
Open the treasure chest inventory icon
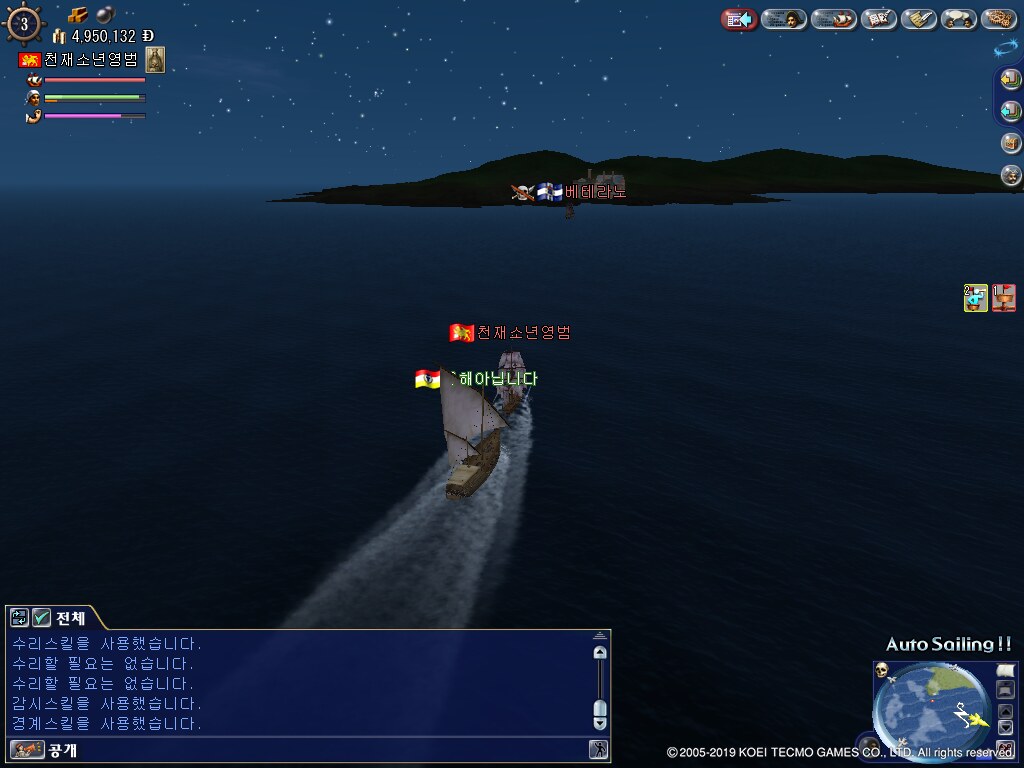pos(1011,143)
